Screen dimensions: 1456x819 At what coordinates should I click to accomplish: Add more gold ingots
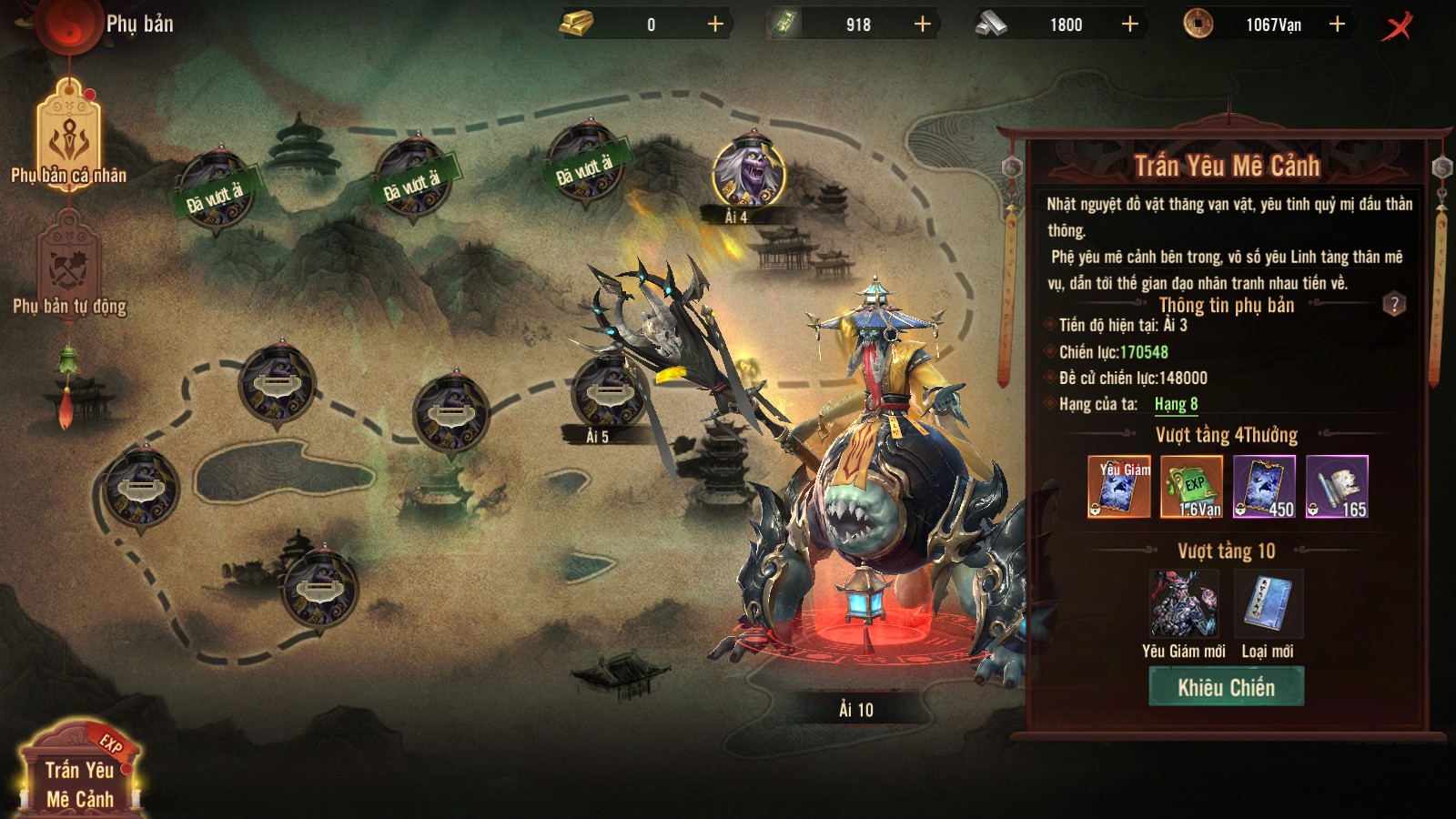tap(715, 25)
